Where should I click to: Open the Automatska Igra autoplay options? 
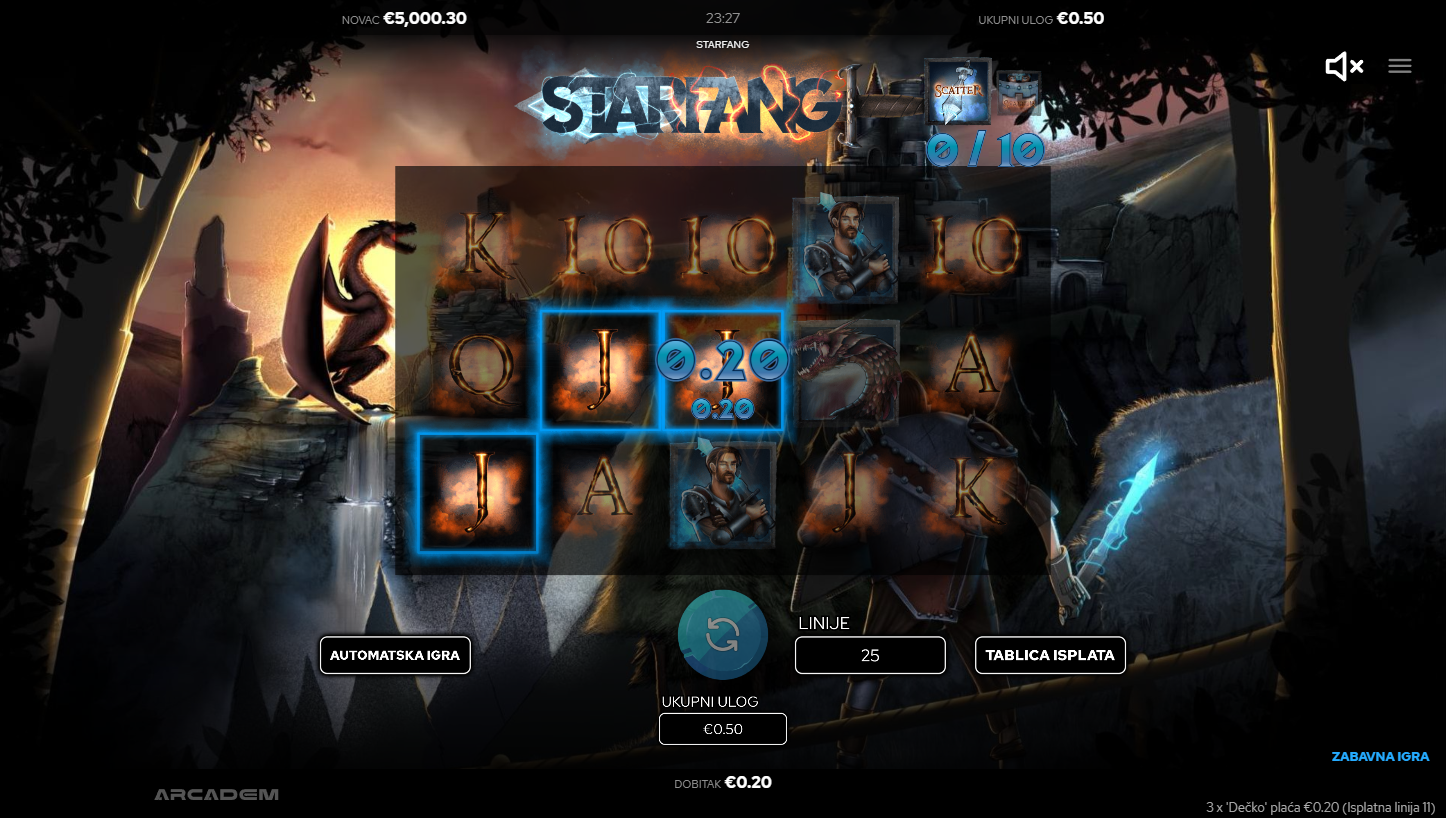395,655
